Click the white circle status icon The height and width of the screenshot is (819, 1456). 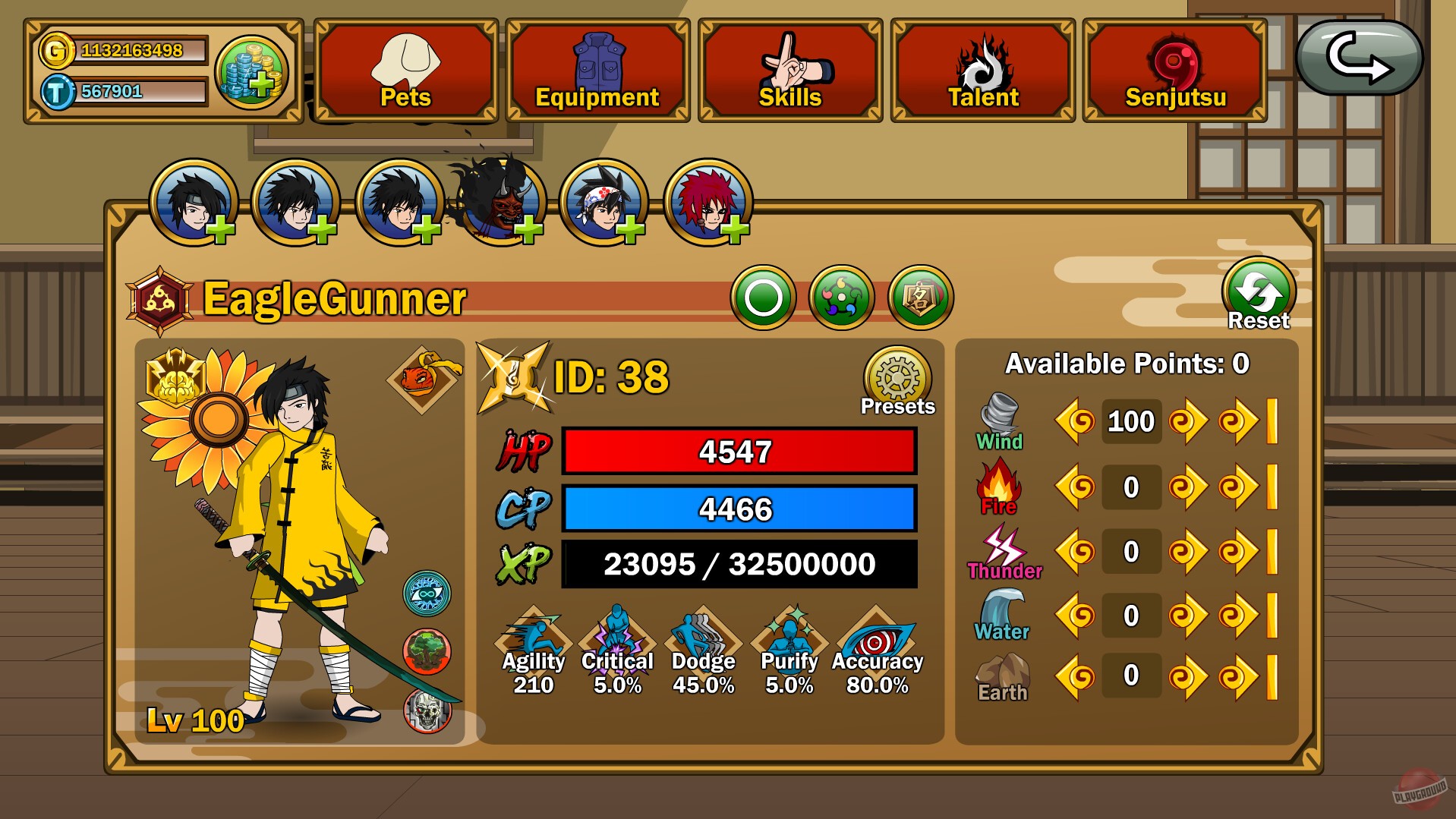[764, 297]
